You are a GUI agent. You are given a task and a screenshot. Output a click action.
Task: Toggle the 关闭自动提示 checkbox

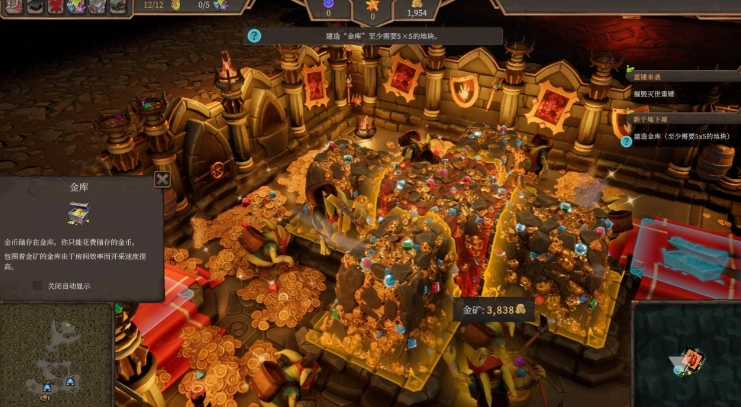38,285
